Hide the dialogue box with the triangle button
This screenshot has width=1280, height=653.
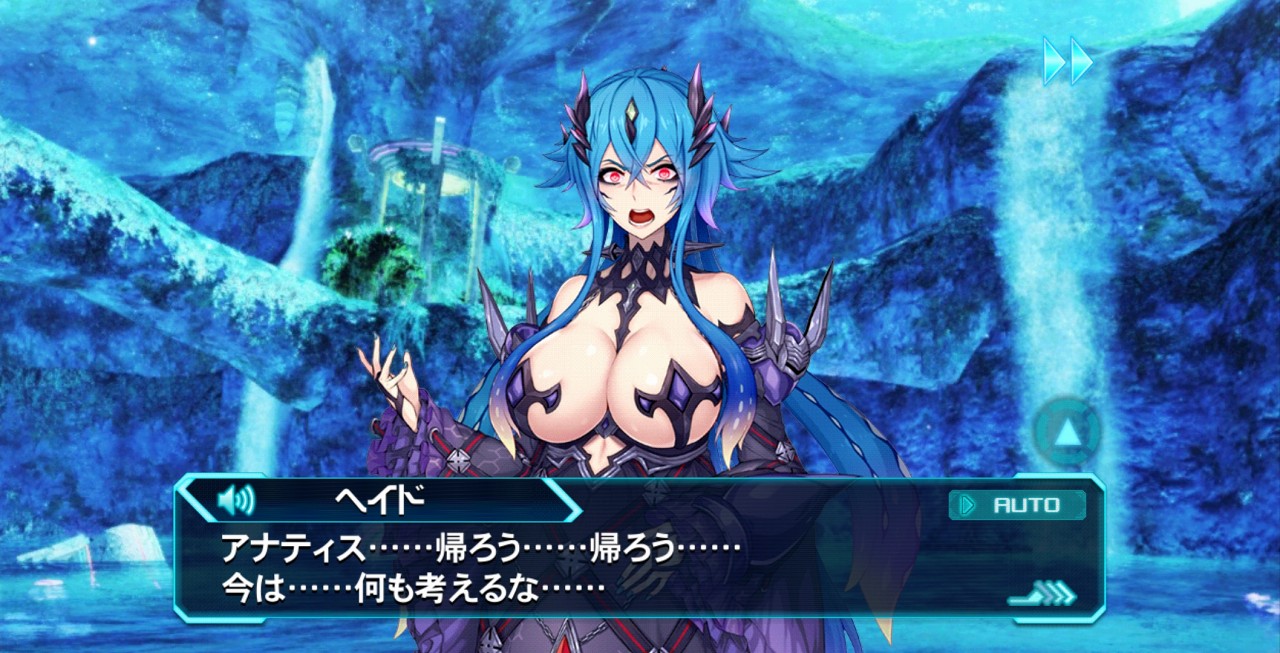pyautogui.click(x=1068, y=432)
